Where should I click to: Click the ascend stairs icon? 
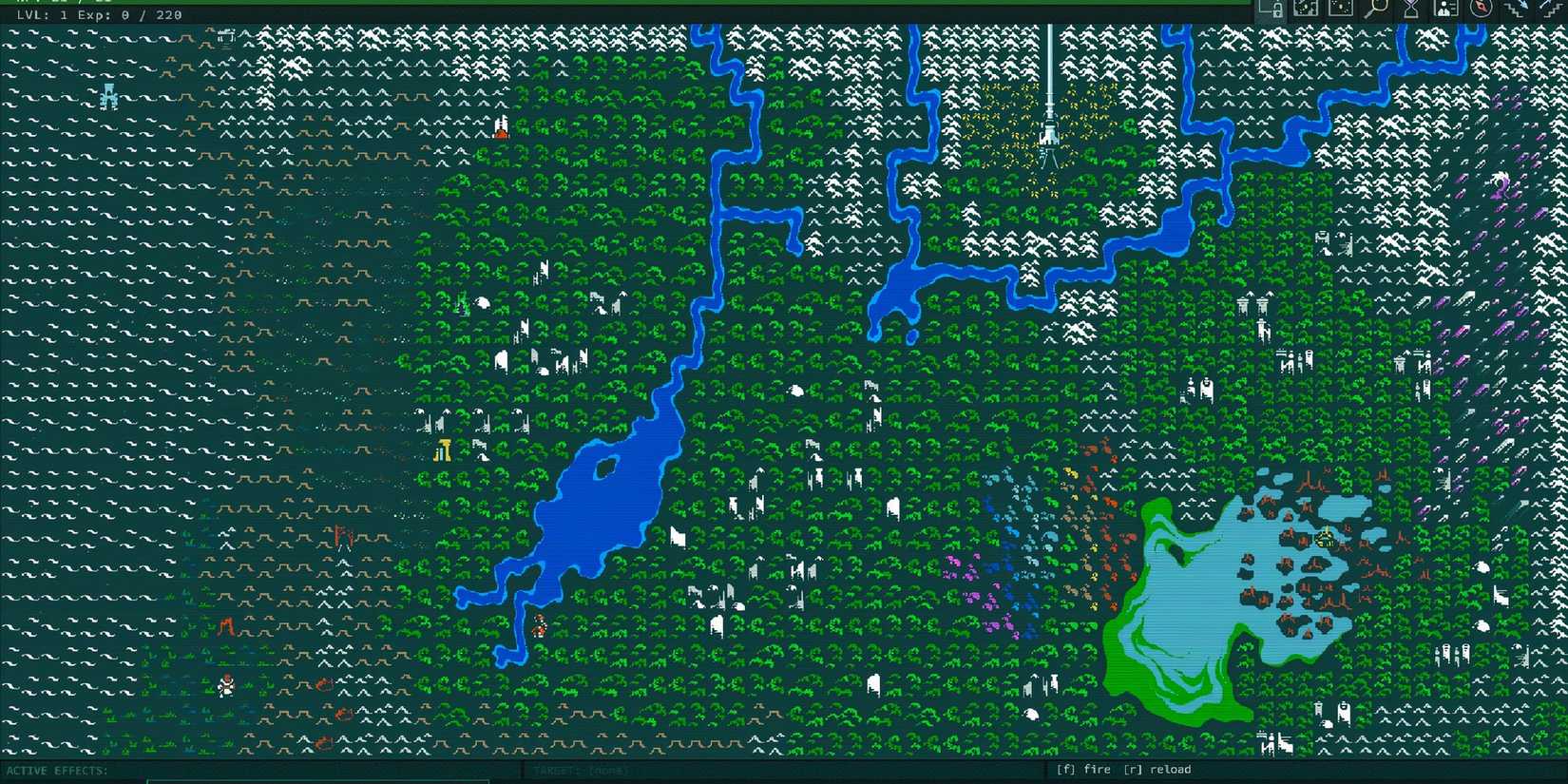point(1552,10)
